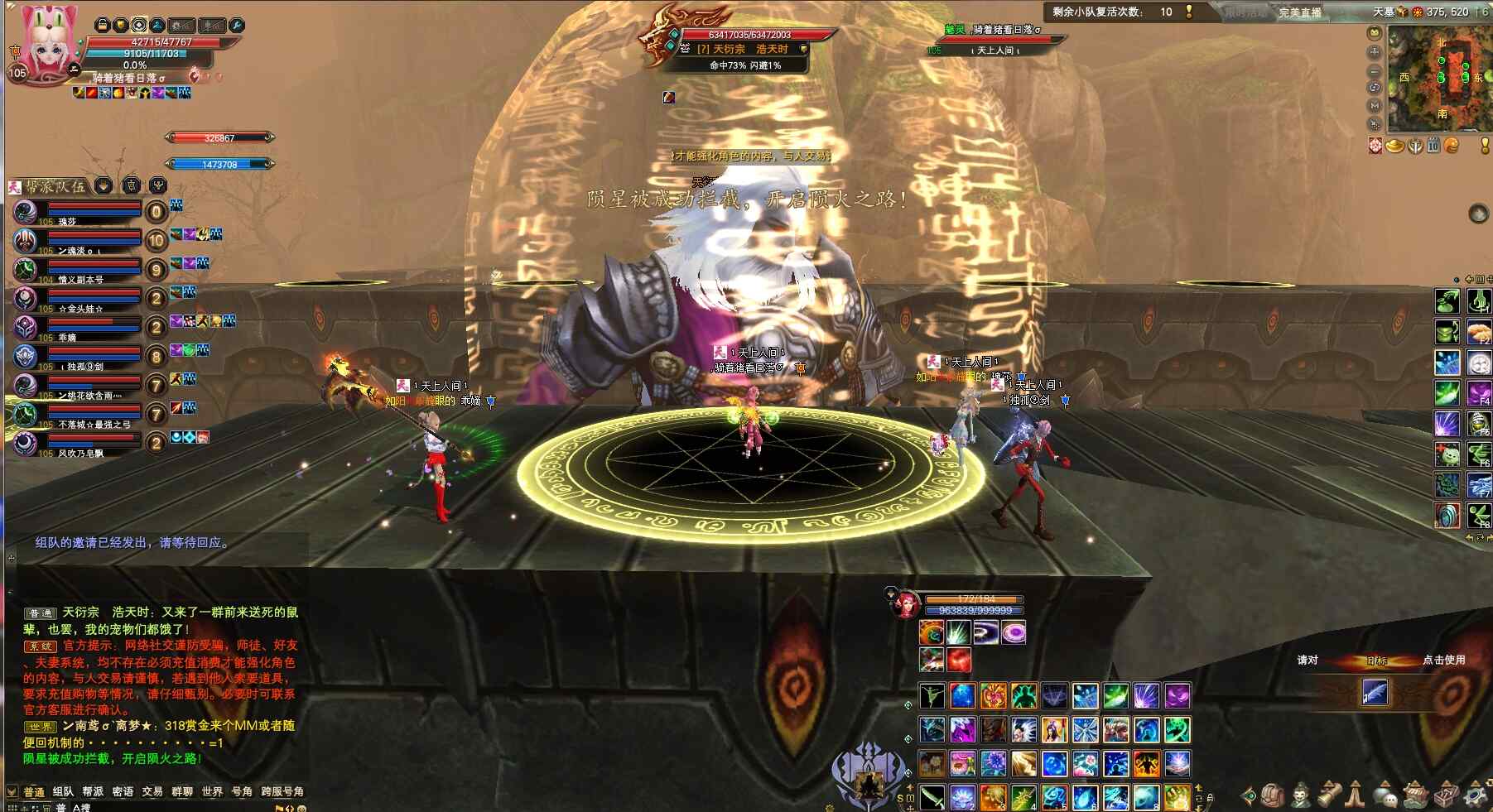Open the 帮派 chat channel tab
The height and width of the screenshot is (812, 1493).
tap(93, 792)
